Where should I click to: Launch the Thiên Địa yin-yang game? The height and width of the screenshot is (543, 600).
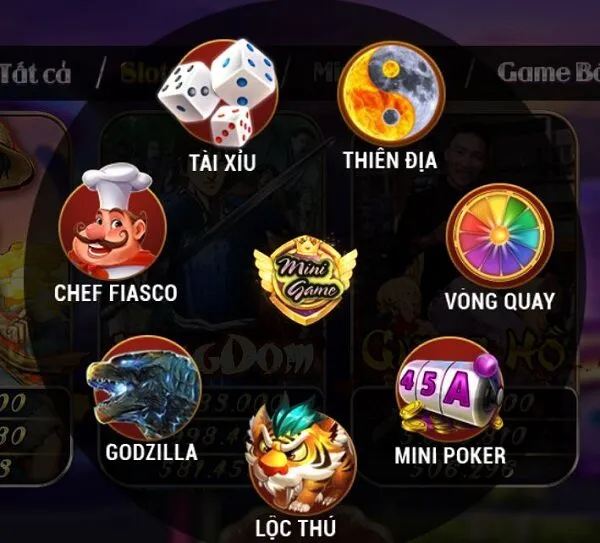pyautogui.click(x=390, y=93)
